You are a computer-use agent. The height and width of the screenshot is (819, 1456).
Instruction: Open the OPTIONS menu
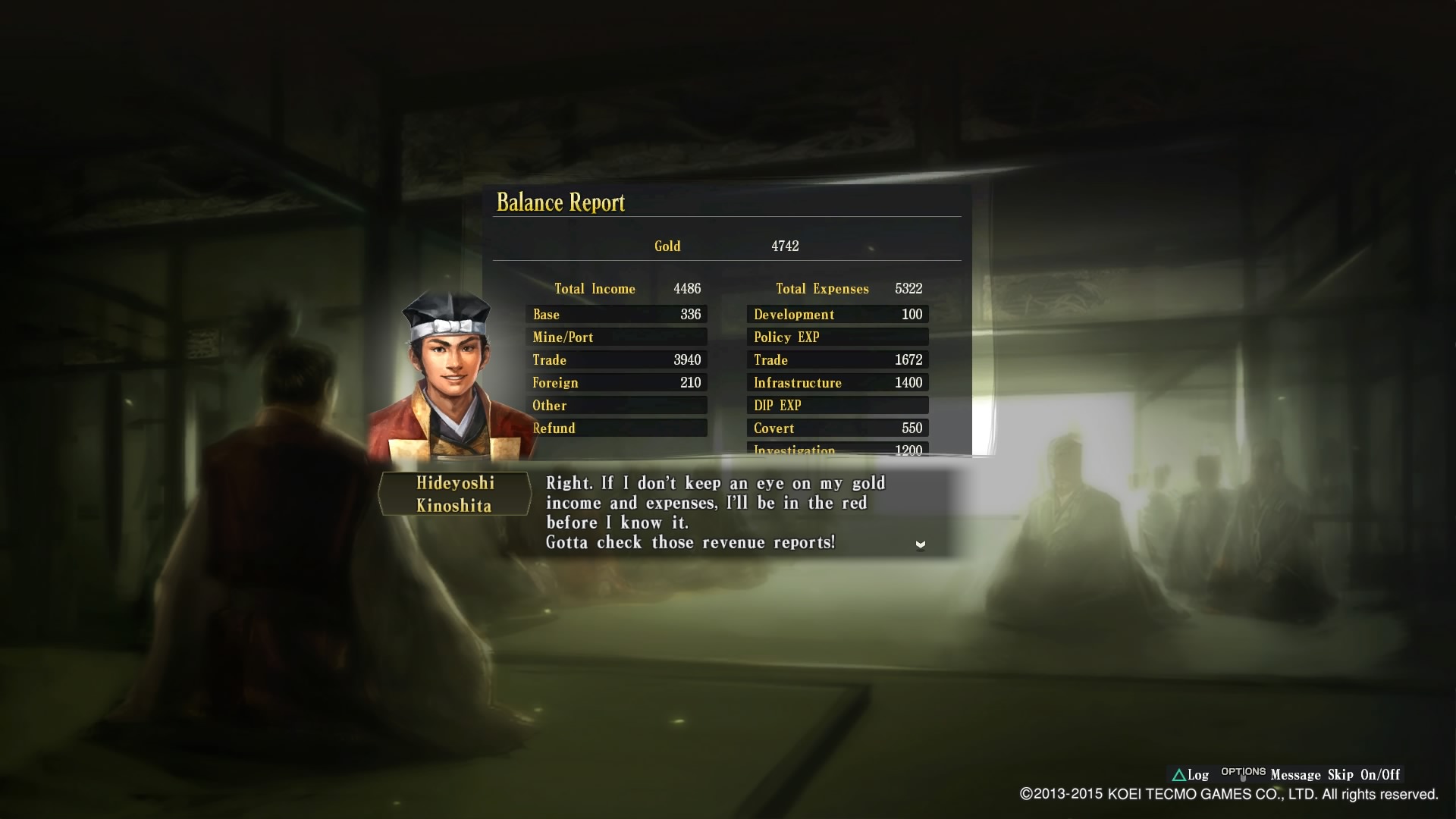click(1243, 772)
